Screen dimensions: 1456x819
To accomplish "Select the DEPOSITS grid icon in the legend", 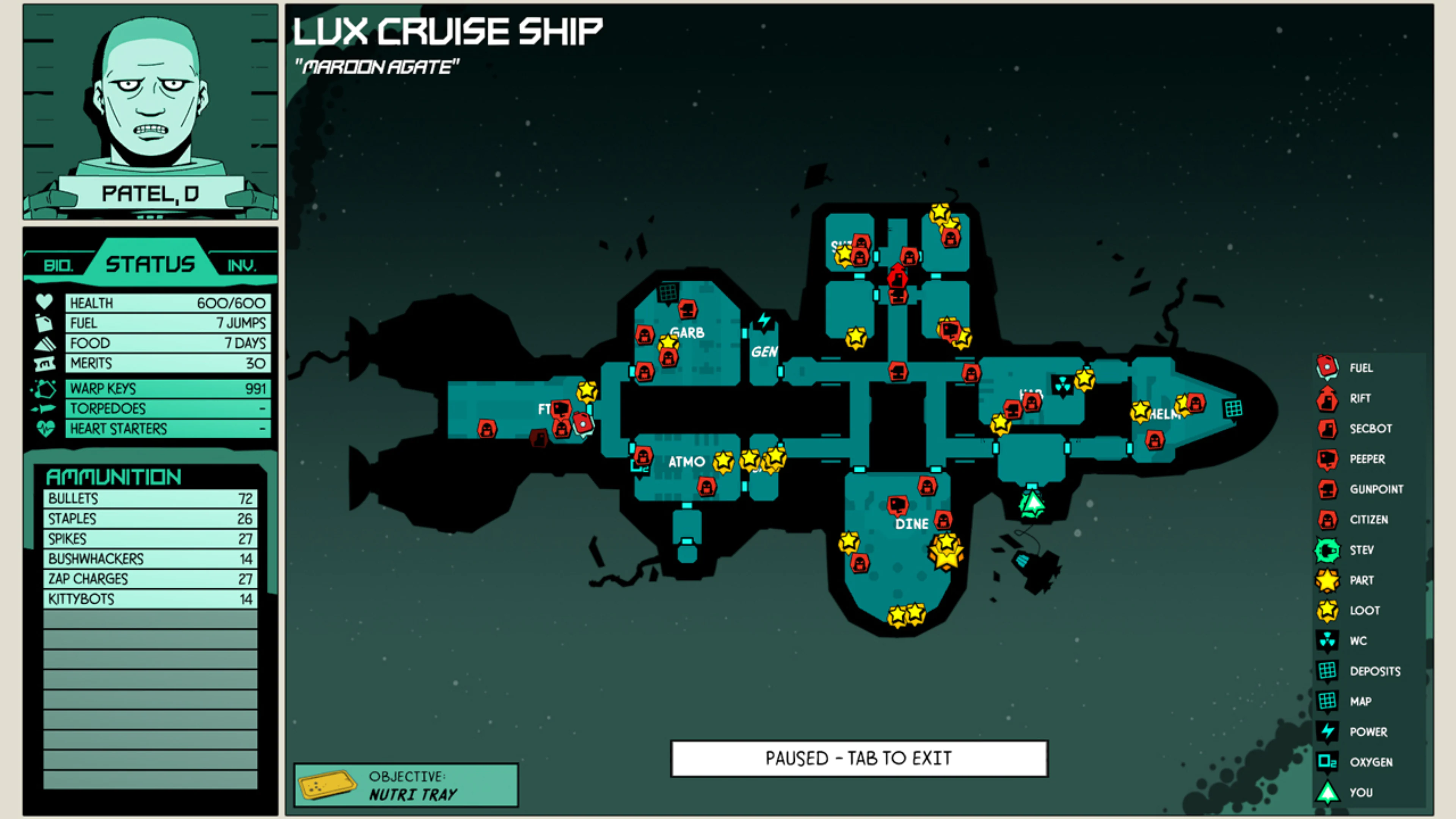I will (x=1327, y=671).
